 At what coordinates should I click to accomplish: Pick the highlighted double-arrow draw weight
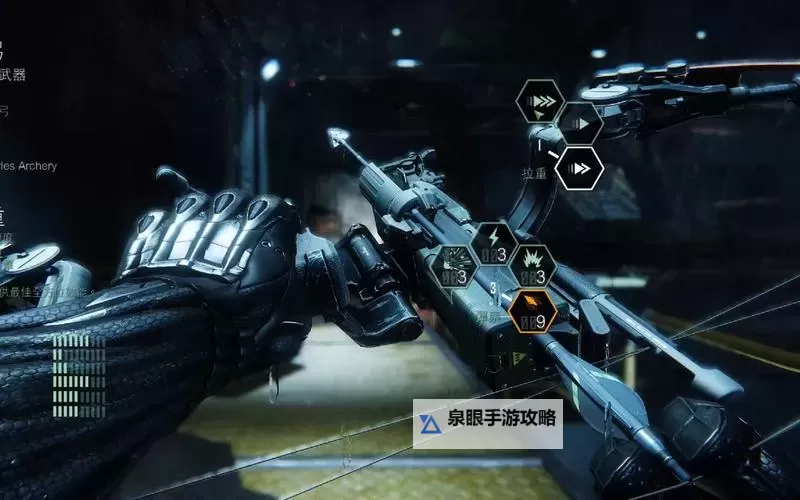[579, 168]
